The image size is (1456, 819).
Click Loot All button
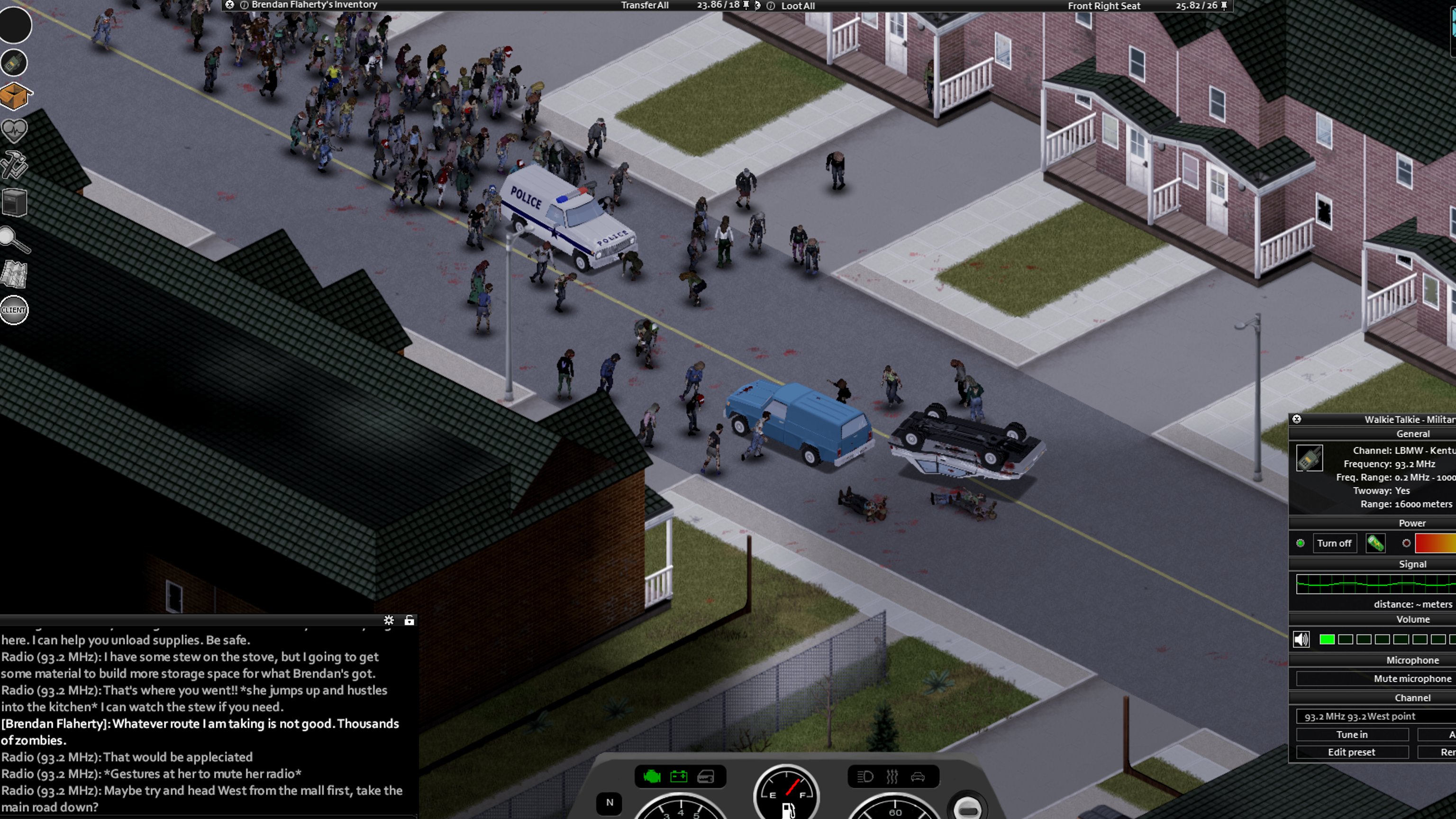798,6
